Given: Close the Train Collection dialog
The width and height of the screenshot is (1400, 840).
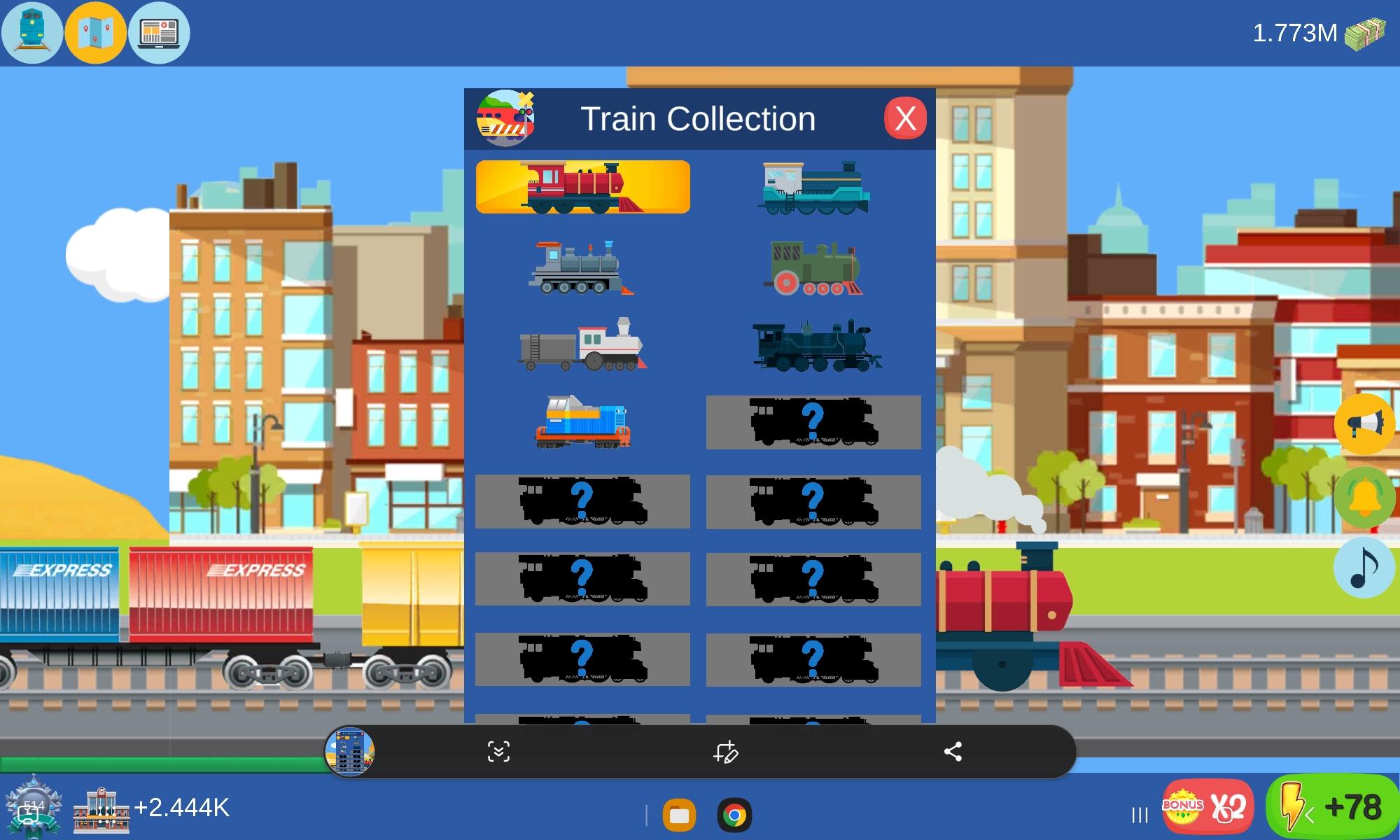Looking at the screenshot, I should (905, 118).
